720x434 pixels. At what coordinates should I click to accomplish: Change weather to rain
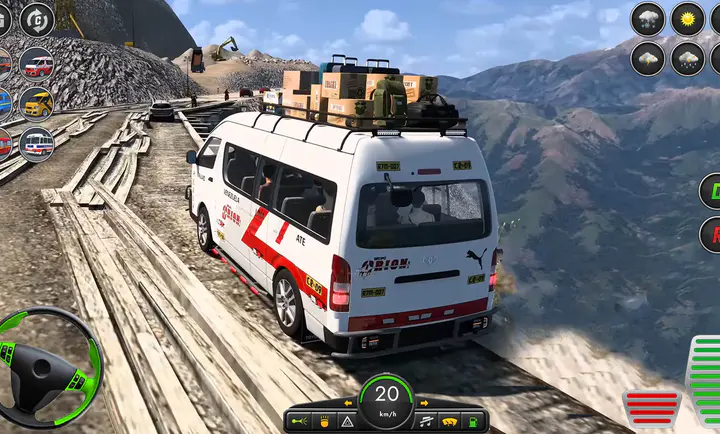[687, 57]
